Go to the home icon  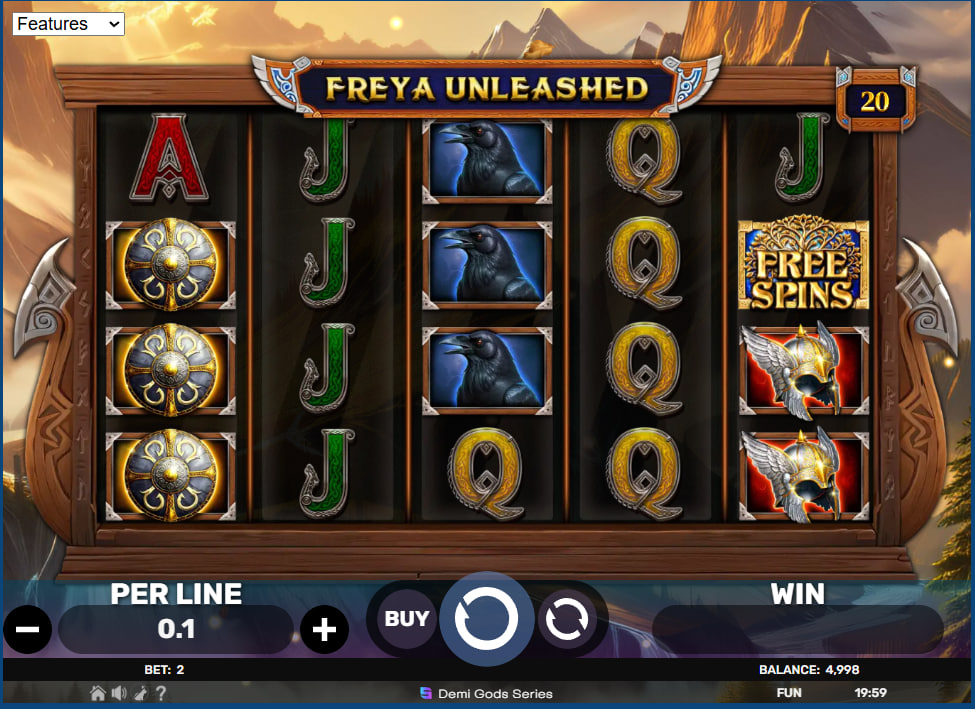[x=98, y=693]
